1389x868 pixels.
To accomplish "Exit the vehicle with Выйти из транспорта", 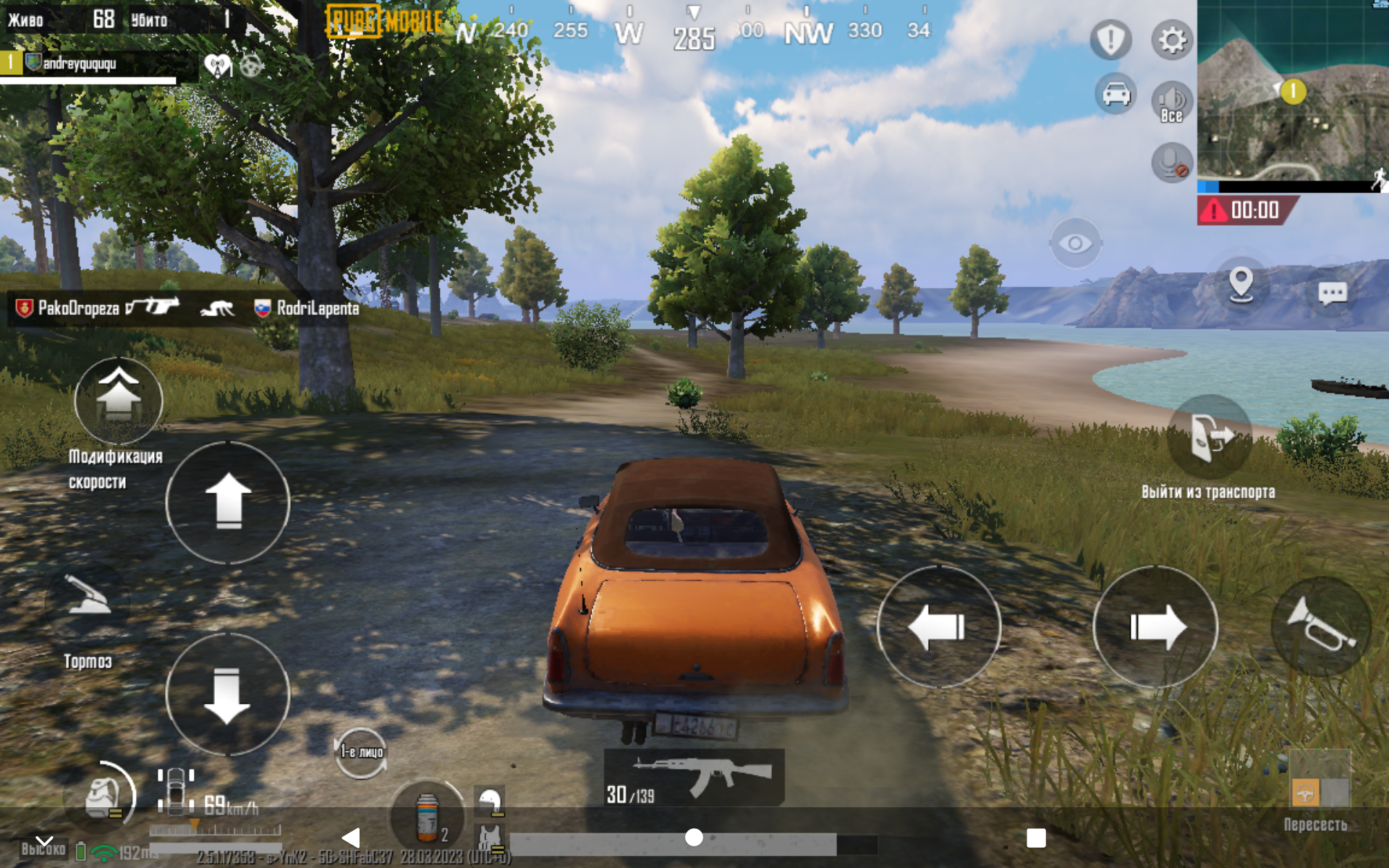I will pos(1209,438).
